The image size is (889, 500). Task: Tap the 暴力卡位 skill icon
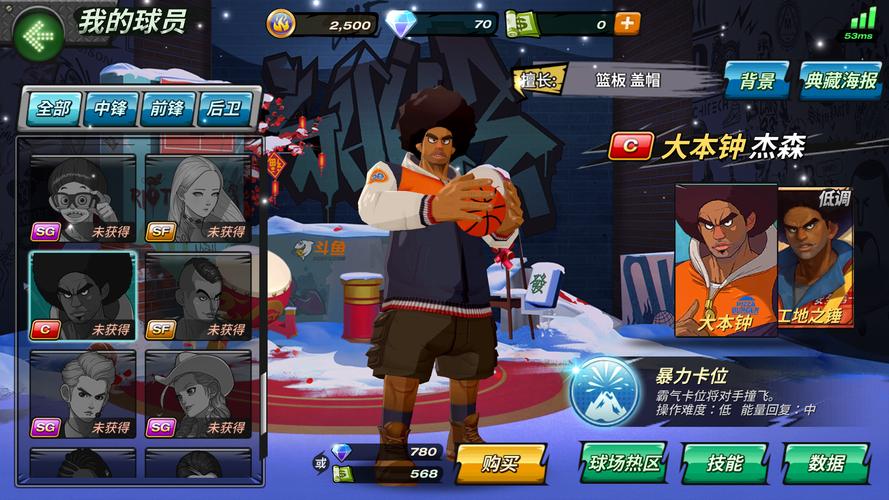[x=605, y=392]
